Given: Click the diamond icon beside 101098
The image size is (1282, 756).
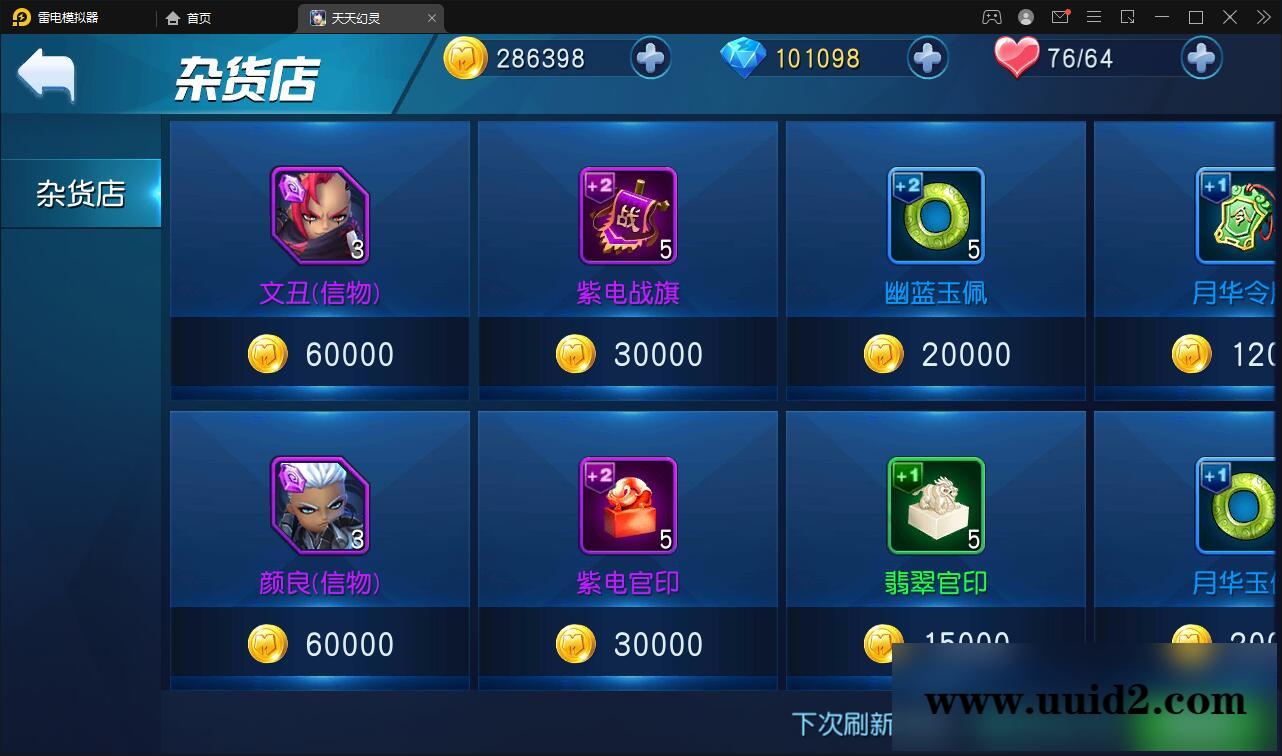Looking at the screenshot, I should tap(744, 57).
